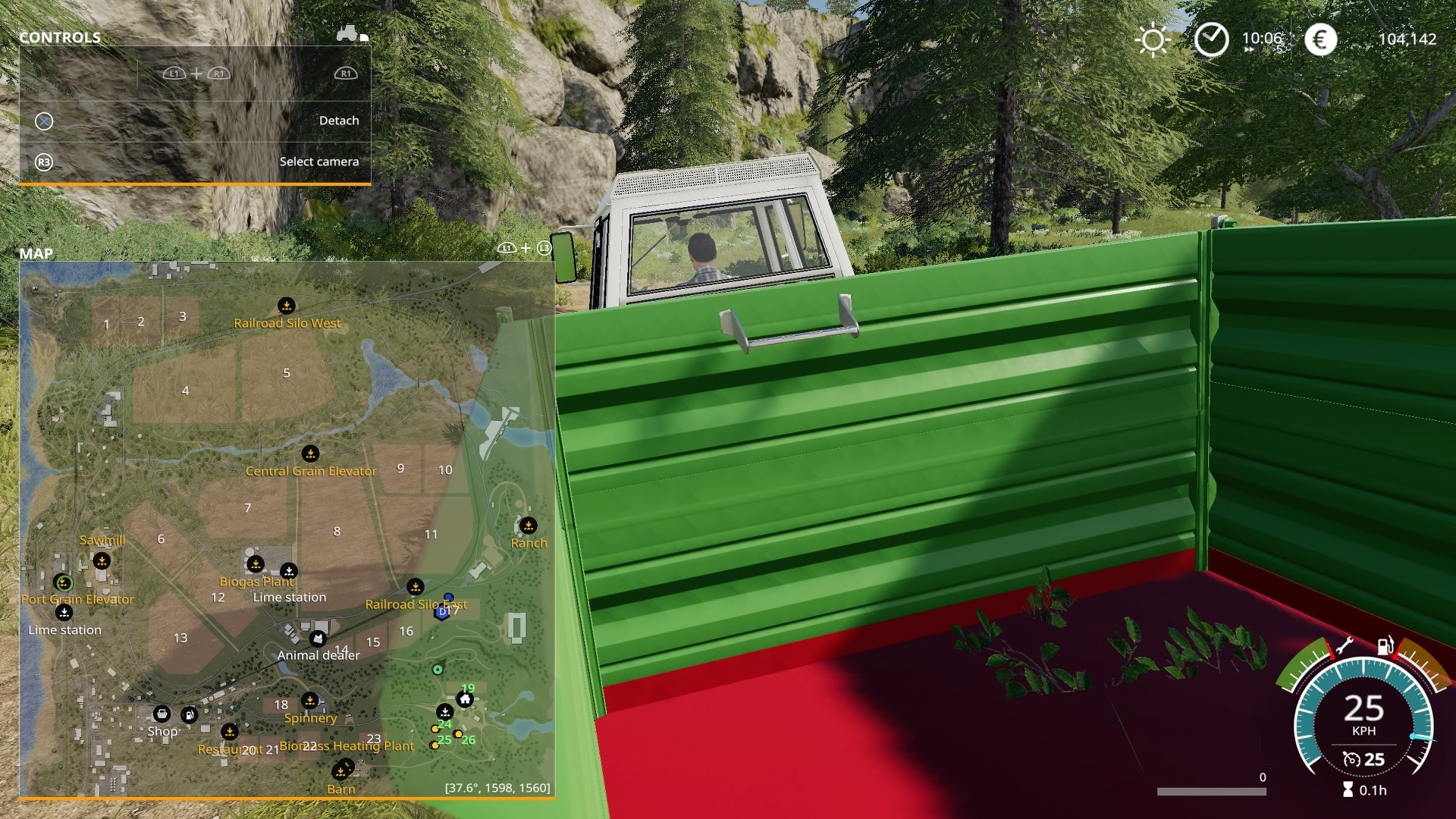The height and width of the screenshot is (819, 1456).
Task: Toggle the cruise control indicator showing 25
Action: pos(1364,760)
